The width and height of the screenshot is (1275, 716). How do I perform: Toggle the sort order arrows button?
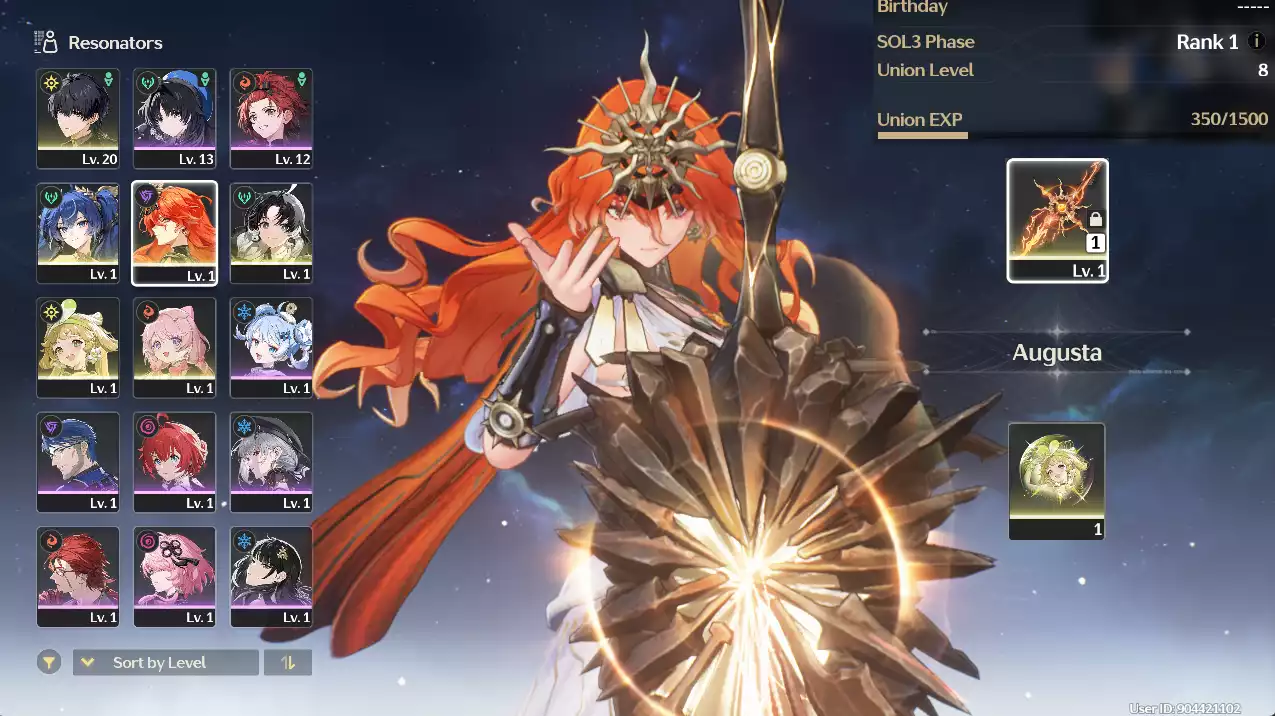pos(288,662)
